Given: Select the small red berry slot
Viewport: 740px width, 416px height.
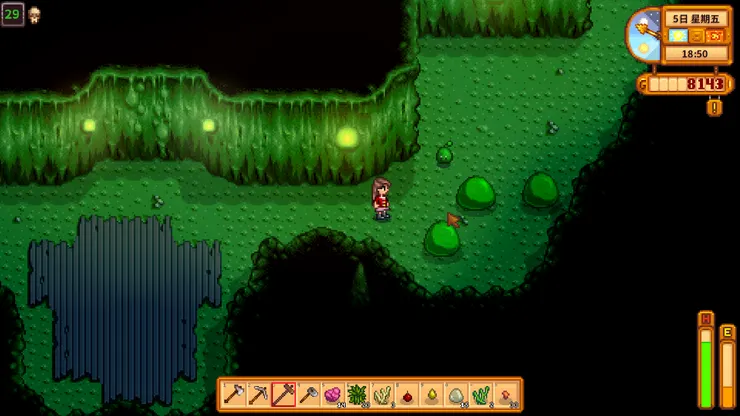Looking at the screenshot, I should tap(407, 395).
